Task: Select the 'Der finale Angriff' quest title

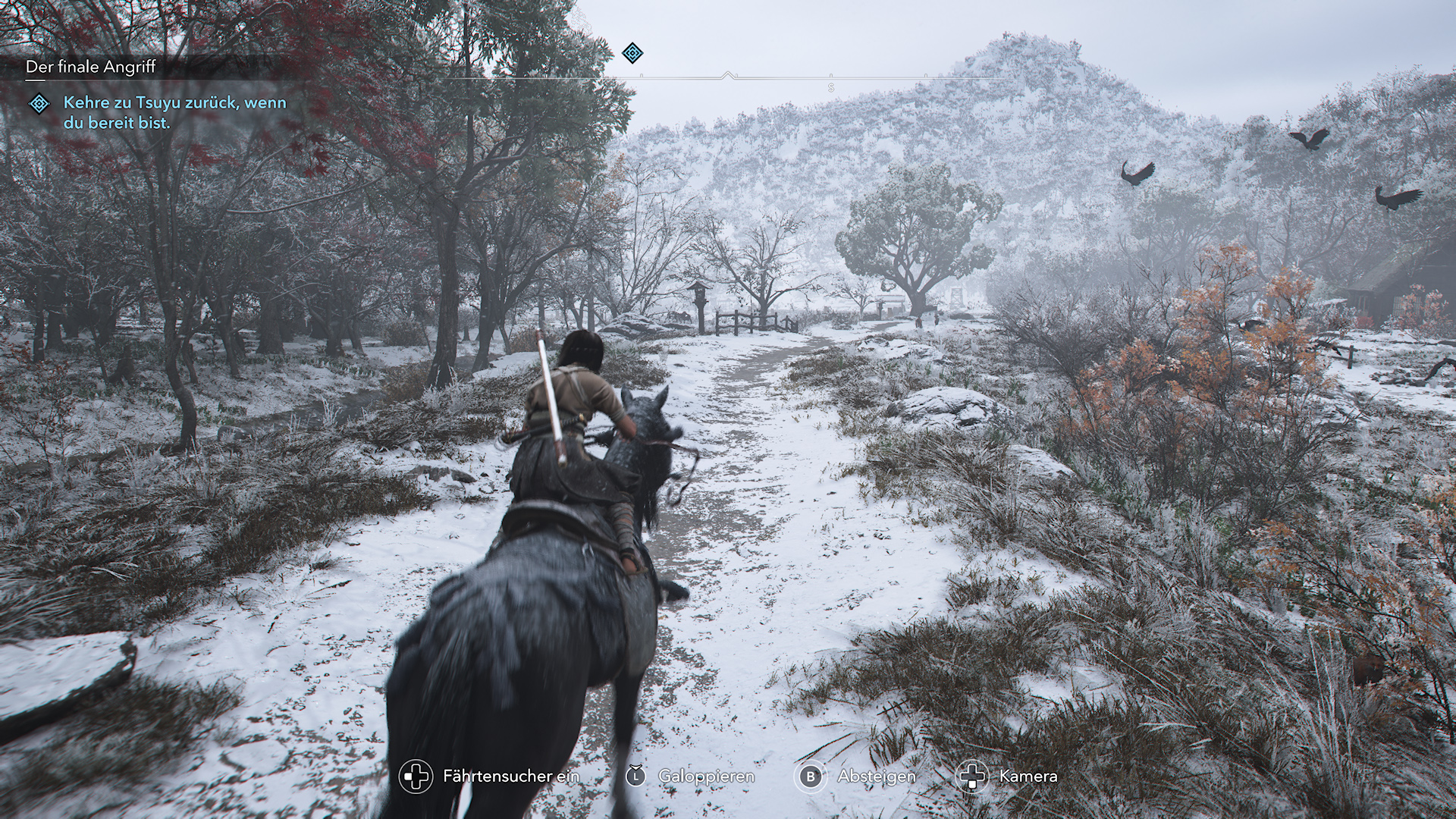Action: pos(90,67)
